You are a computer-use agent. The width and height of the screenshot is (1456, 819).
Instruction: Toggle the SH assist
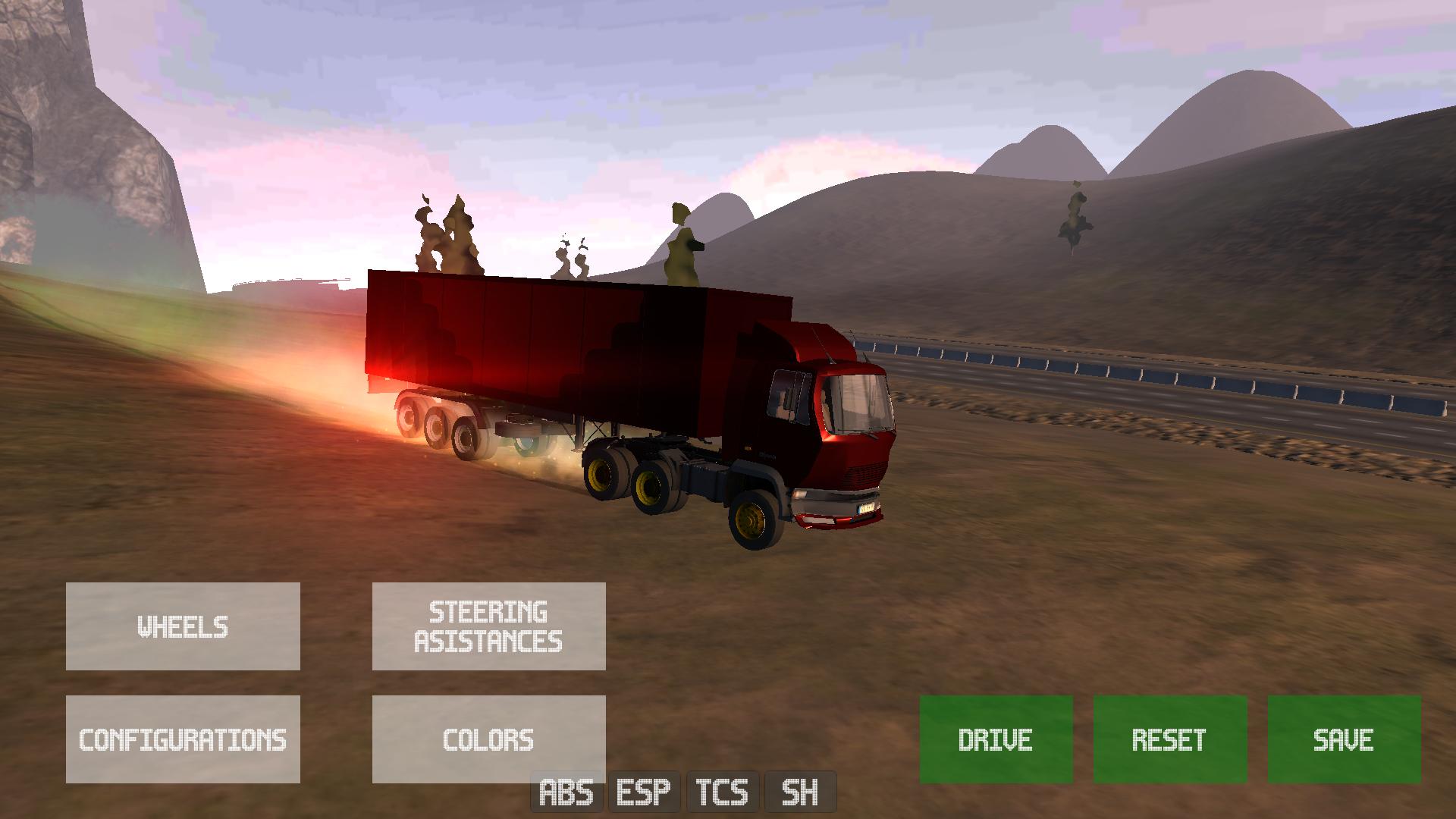(800, 792)
